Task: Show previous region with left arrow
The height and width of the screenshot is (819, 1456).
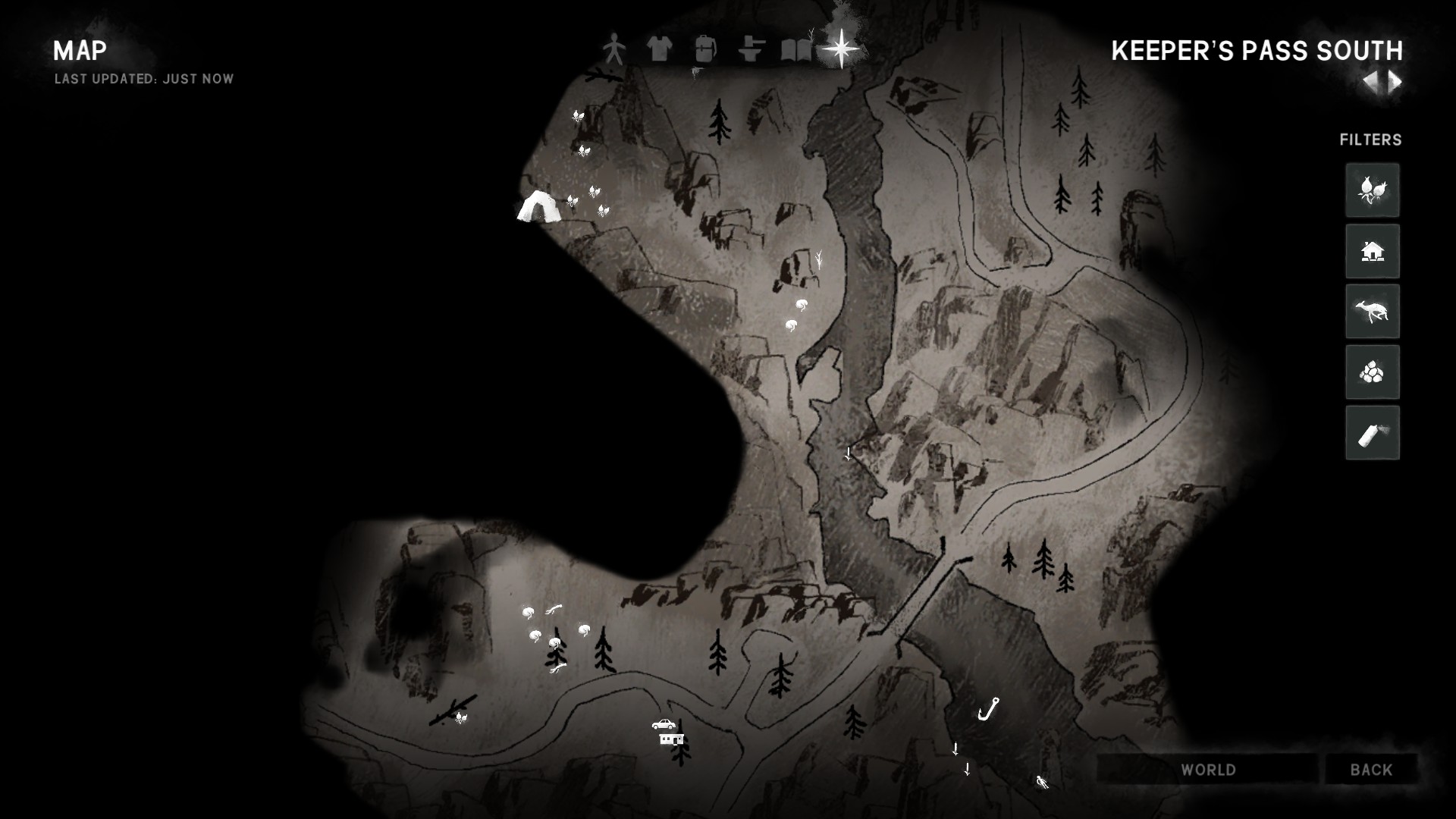Action: pyautogui.click(x=1370, y=82)
